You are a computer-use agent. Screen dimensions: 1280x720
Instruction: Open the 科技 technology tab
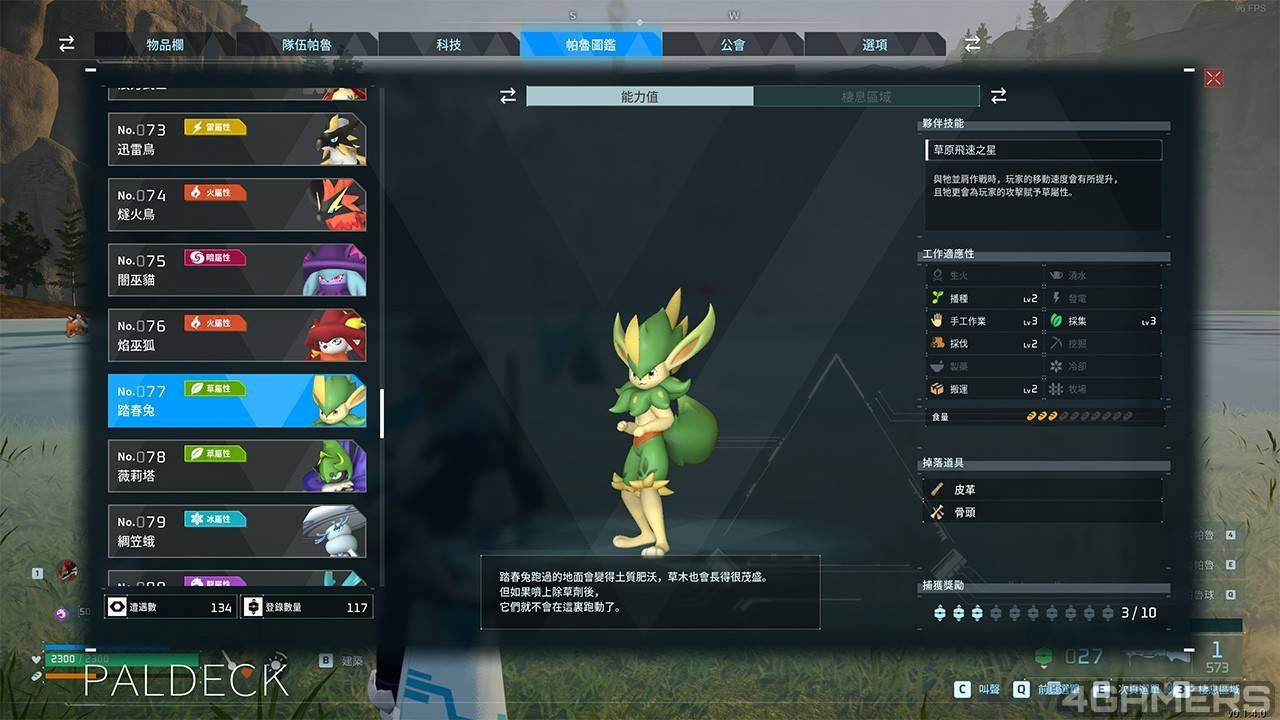click(449, 45)
